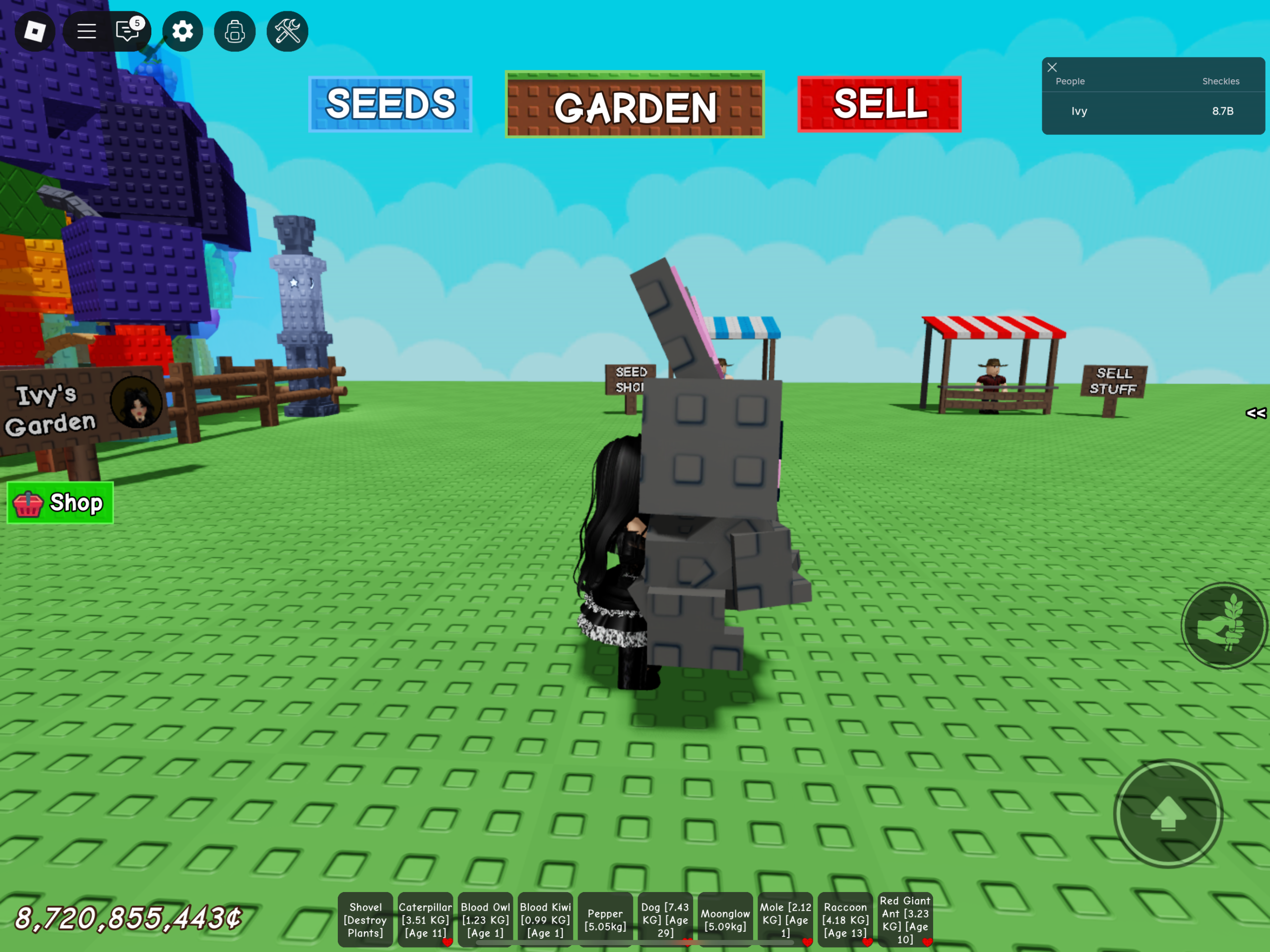Select the Moonglow hotbar slot
Screen dimensions: 1270x952
pyautogui.click(x=725, y=919)
